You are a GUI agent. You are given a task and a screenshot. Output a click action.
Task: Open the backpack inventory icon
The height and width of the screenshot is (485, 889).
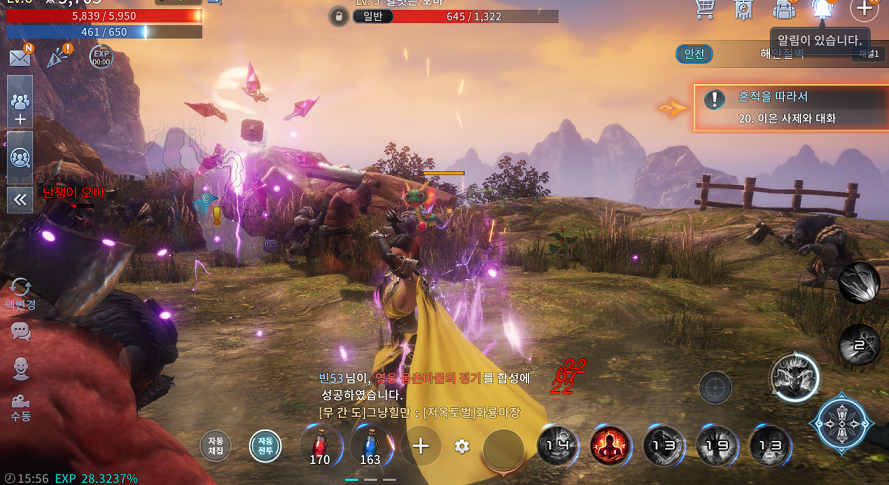pos(784,9)
